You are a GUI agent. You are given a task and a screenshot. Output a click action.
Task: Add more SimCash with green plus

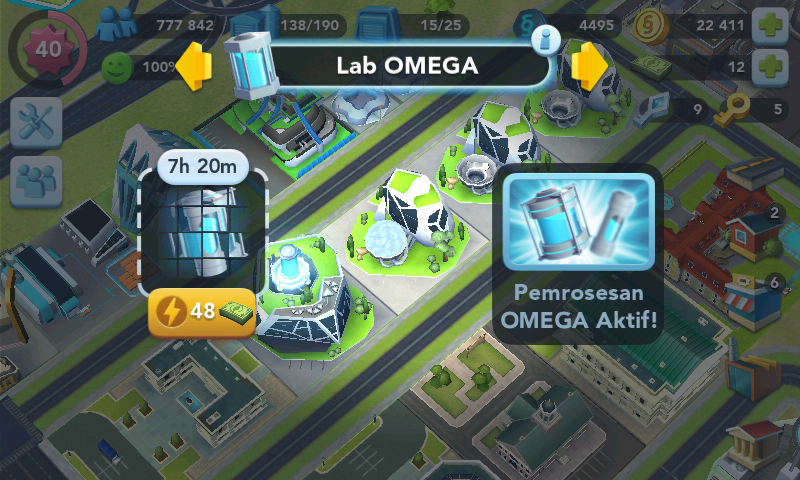point(768,67)
